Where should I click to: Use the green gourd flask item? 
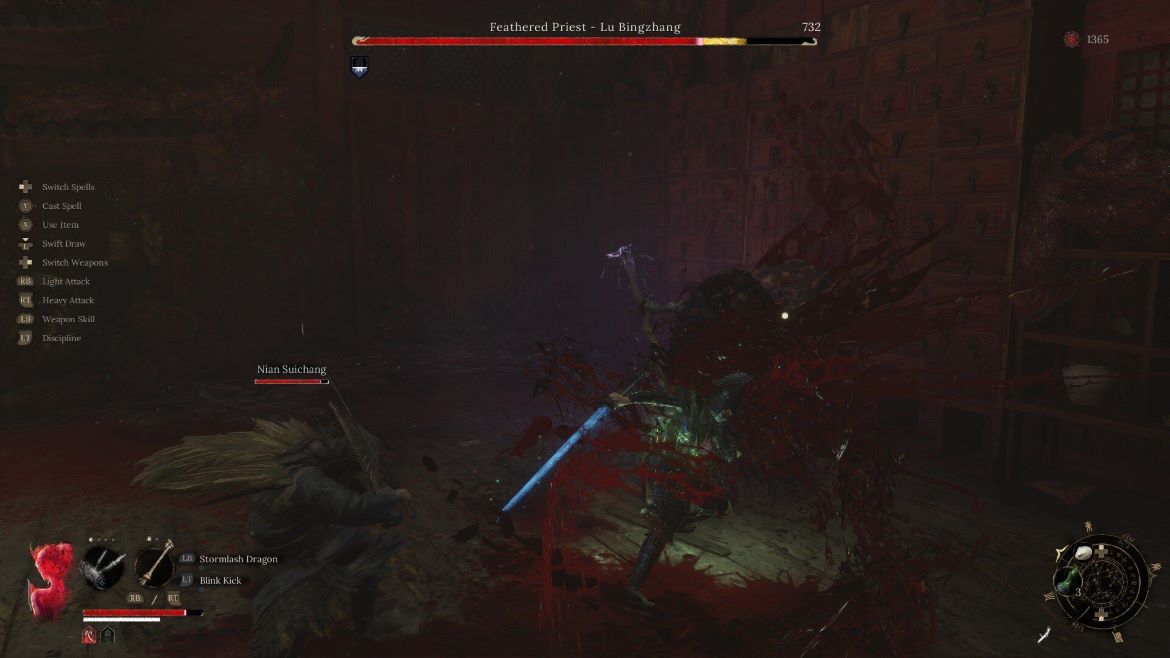click(x=1069, y=580)
